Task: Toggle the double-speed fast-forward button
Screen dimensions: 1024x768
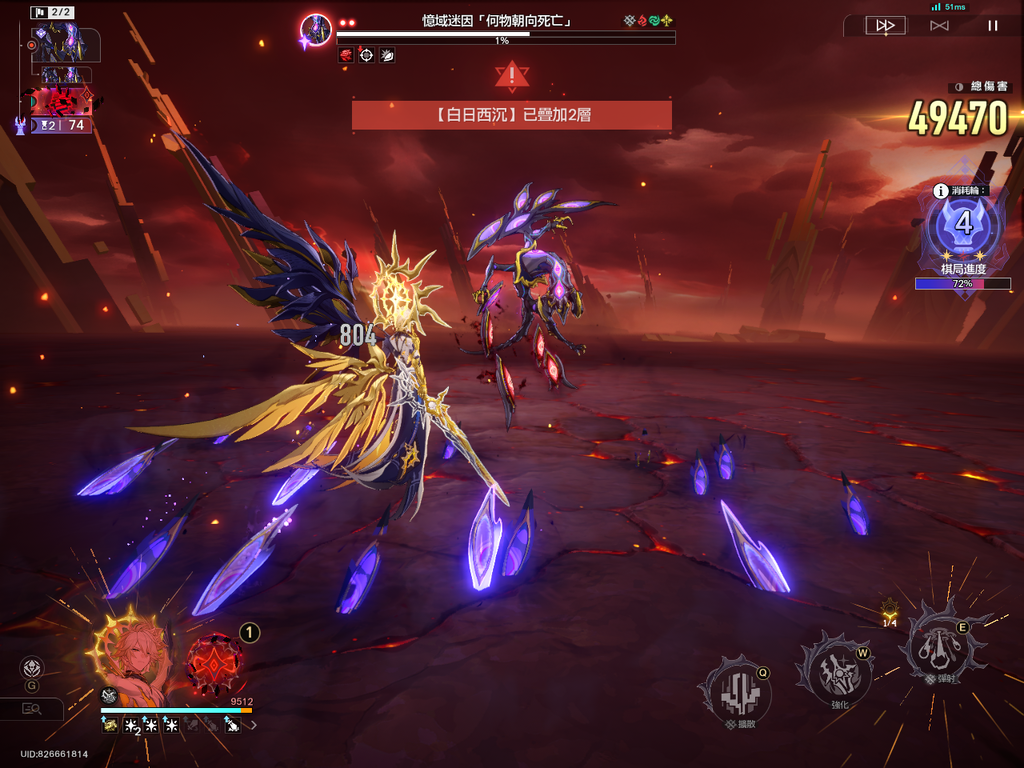Action: (x=884, y=26)
